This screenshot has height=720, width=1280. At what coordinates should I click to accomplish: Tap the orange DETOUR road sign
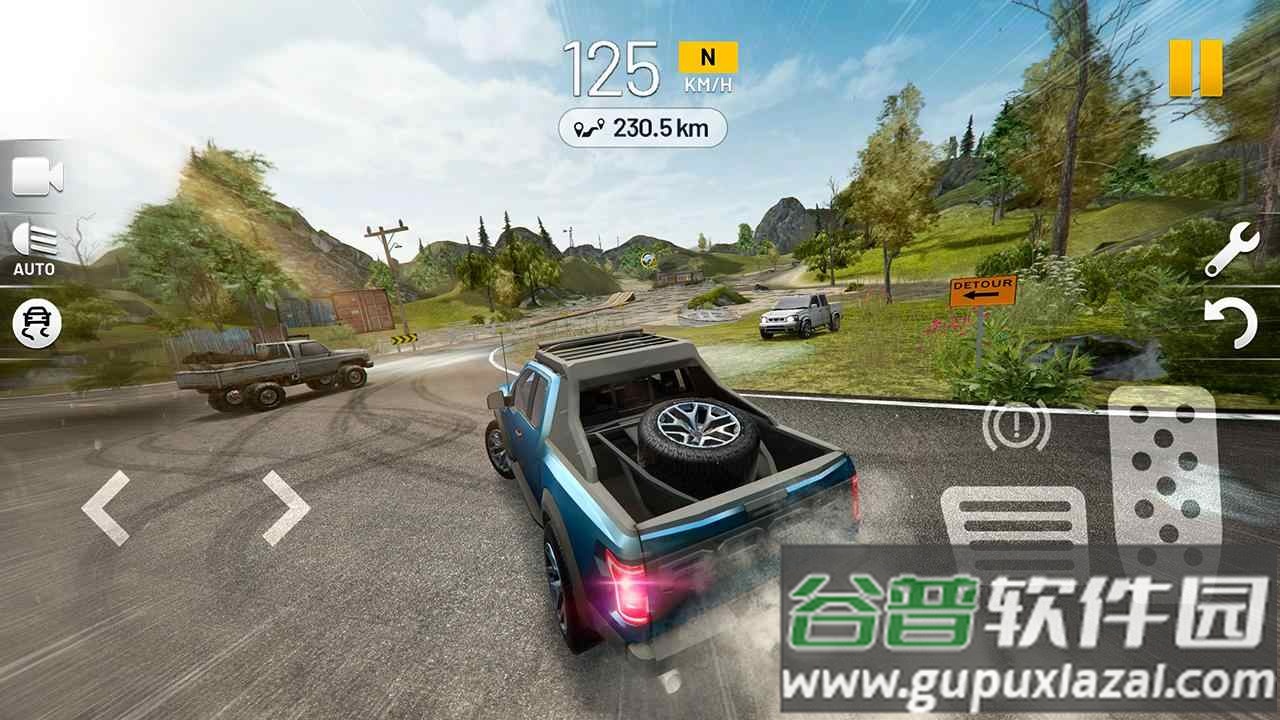983,291
